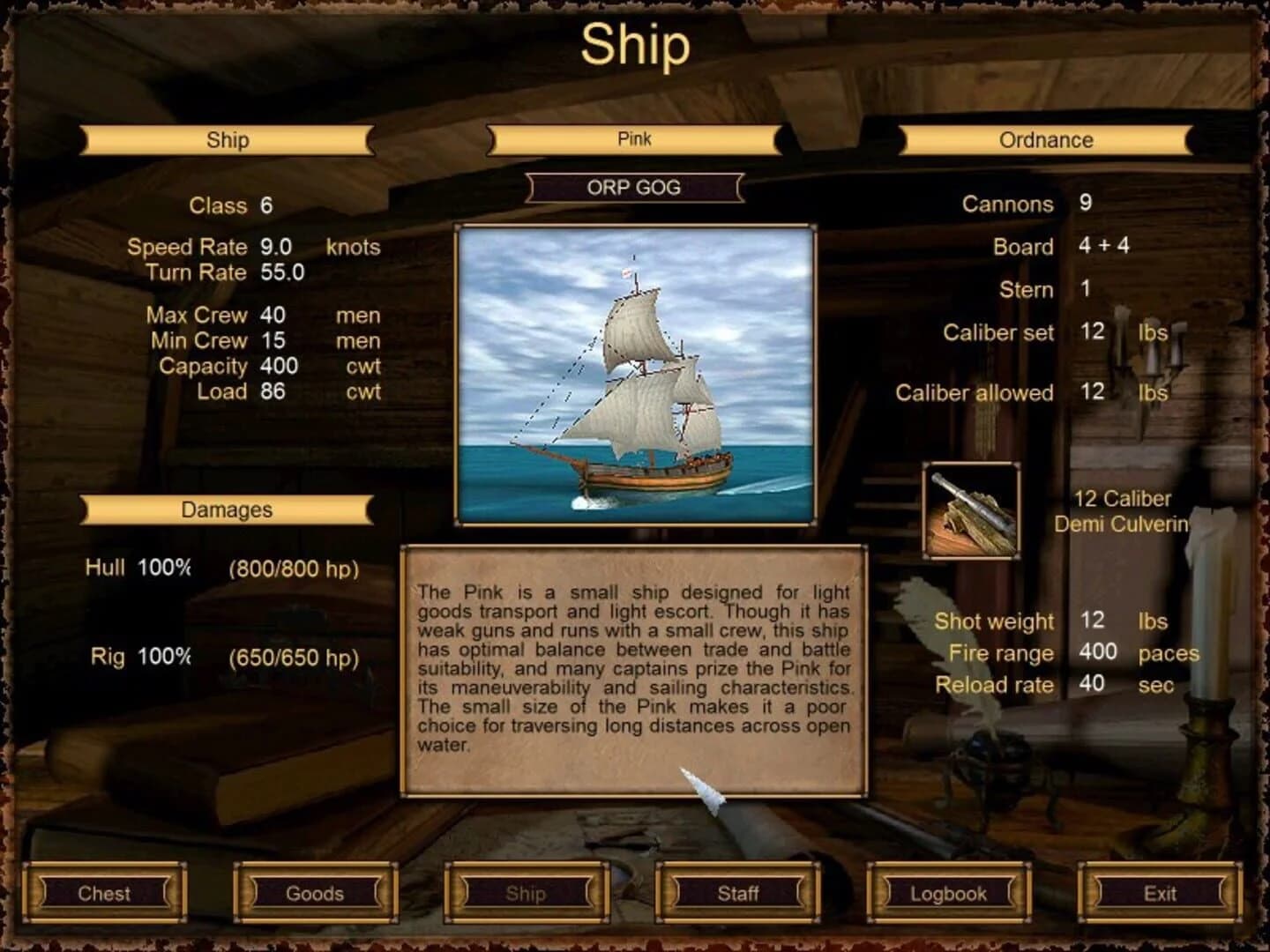Click the 12 Caliber Demi Culverin label
This screenshot has width=1270, height=952.
[1123, 510]
